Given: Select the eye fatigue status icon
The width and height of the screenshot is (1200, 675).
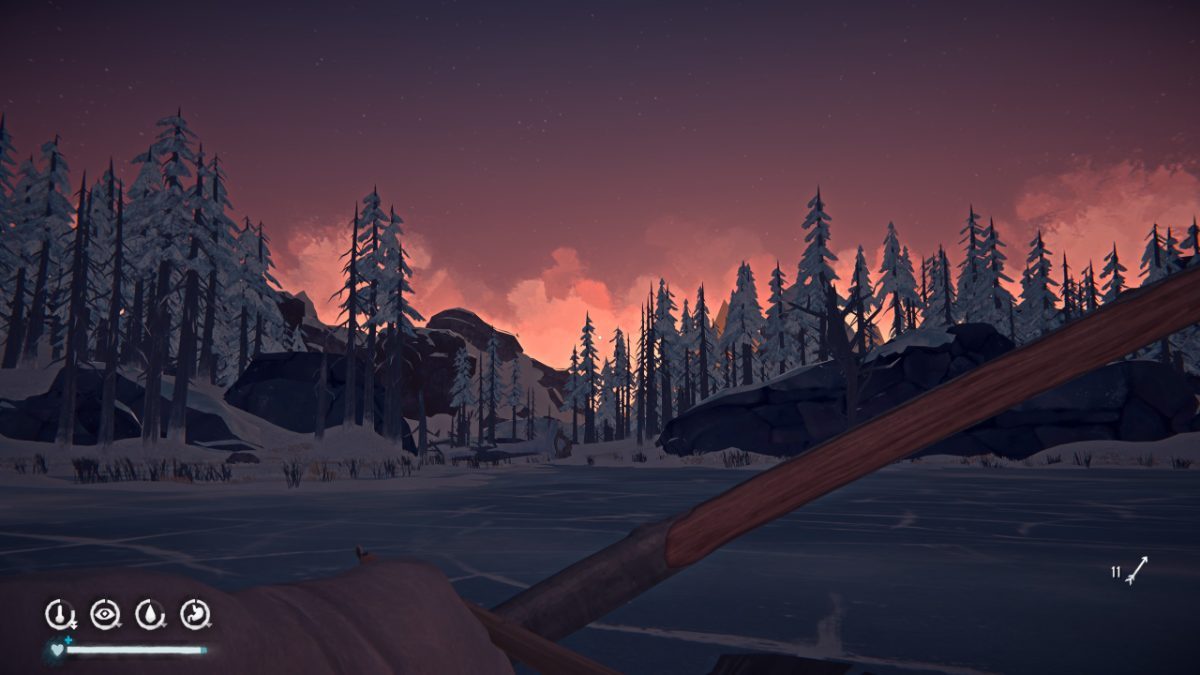Looking at the screenshot, I should coord(105,614).
